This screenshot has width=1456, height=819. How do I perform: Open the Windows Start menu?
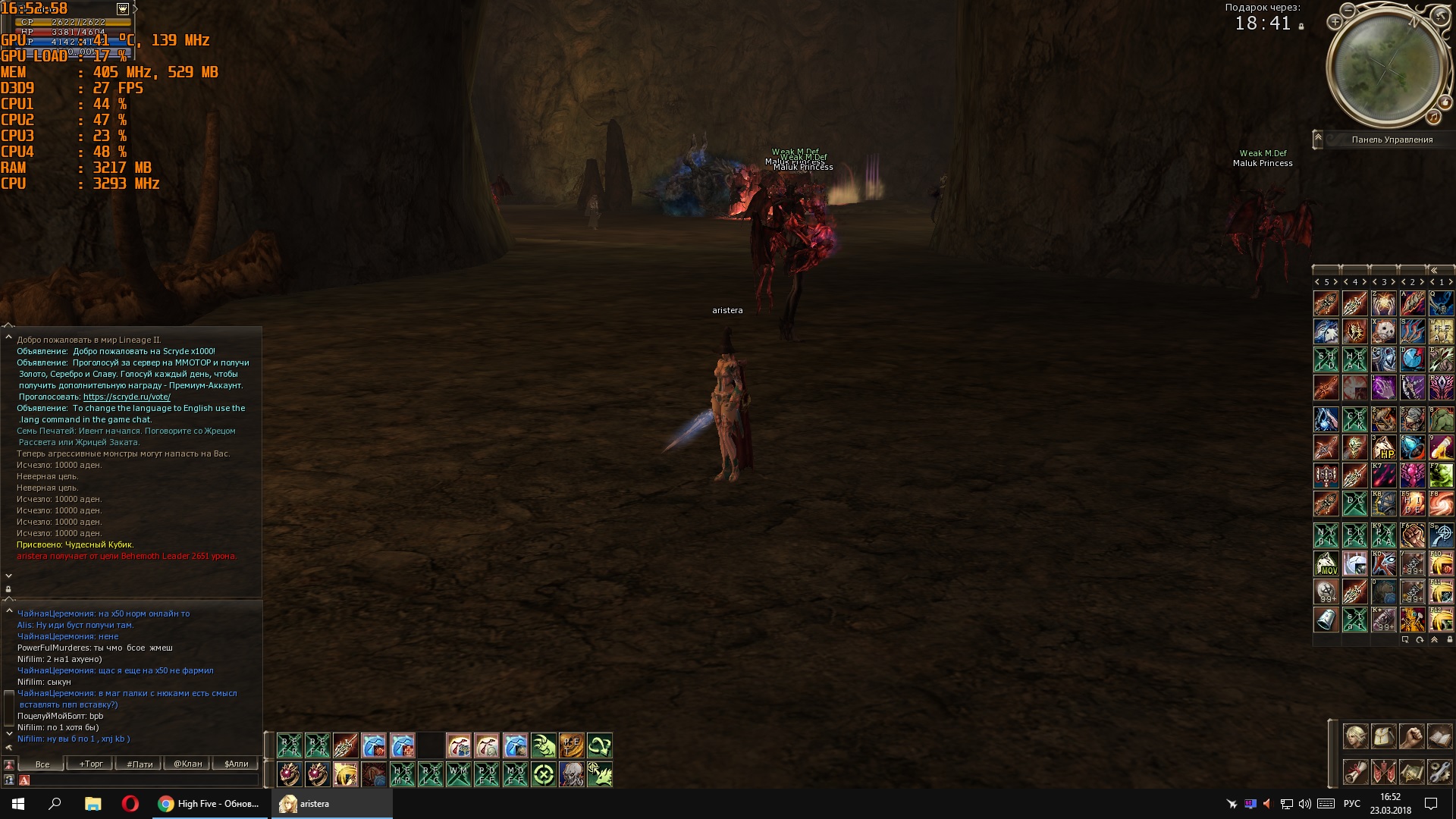click(x=18, y=804)
